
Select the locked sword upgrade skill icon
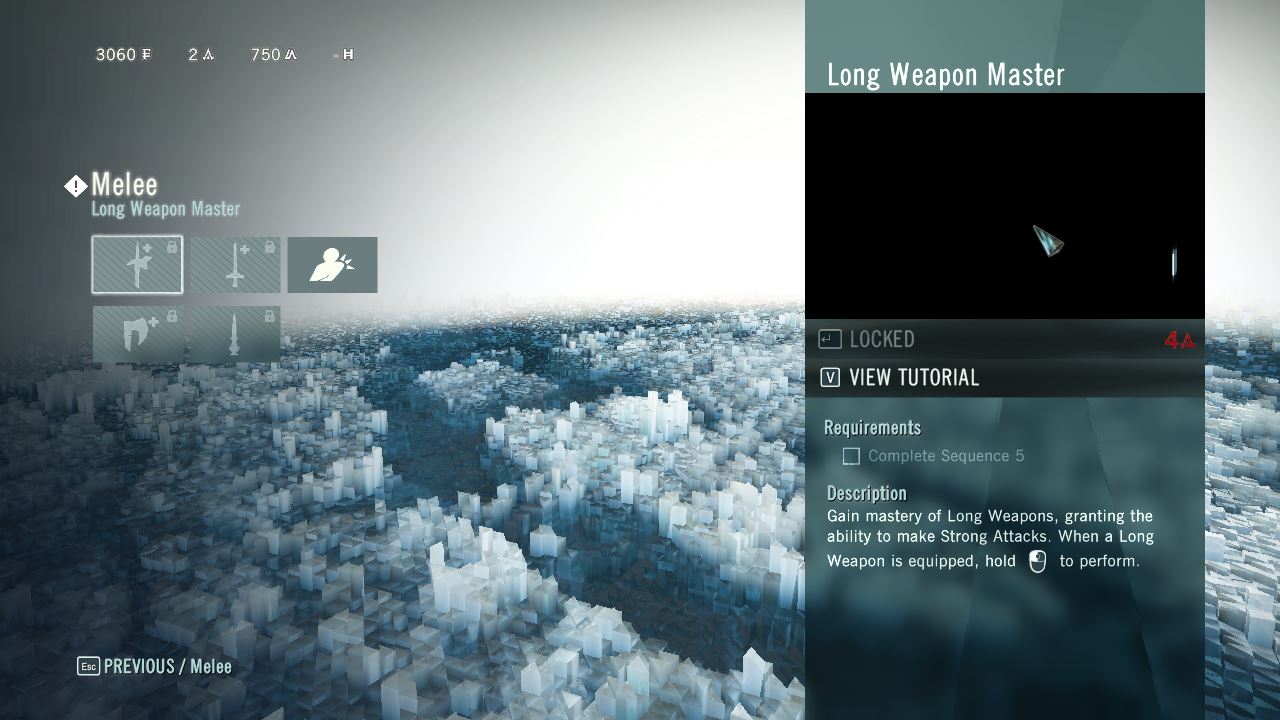click(235, 264)
